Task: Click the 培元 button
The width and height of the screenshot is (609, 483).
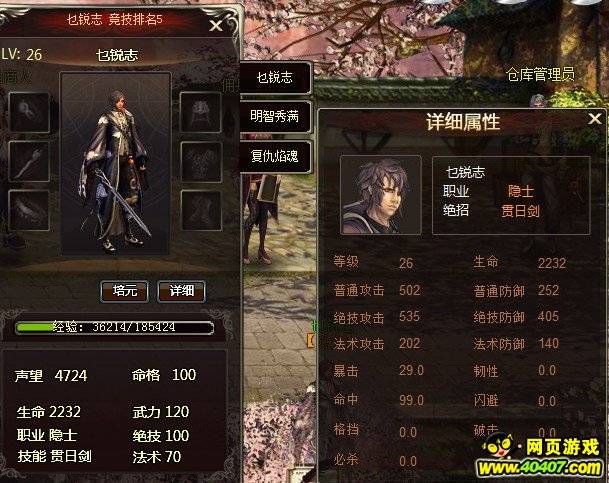Action: click(125, 291)
